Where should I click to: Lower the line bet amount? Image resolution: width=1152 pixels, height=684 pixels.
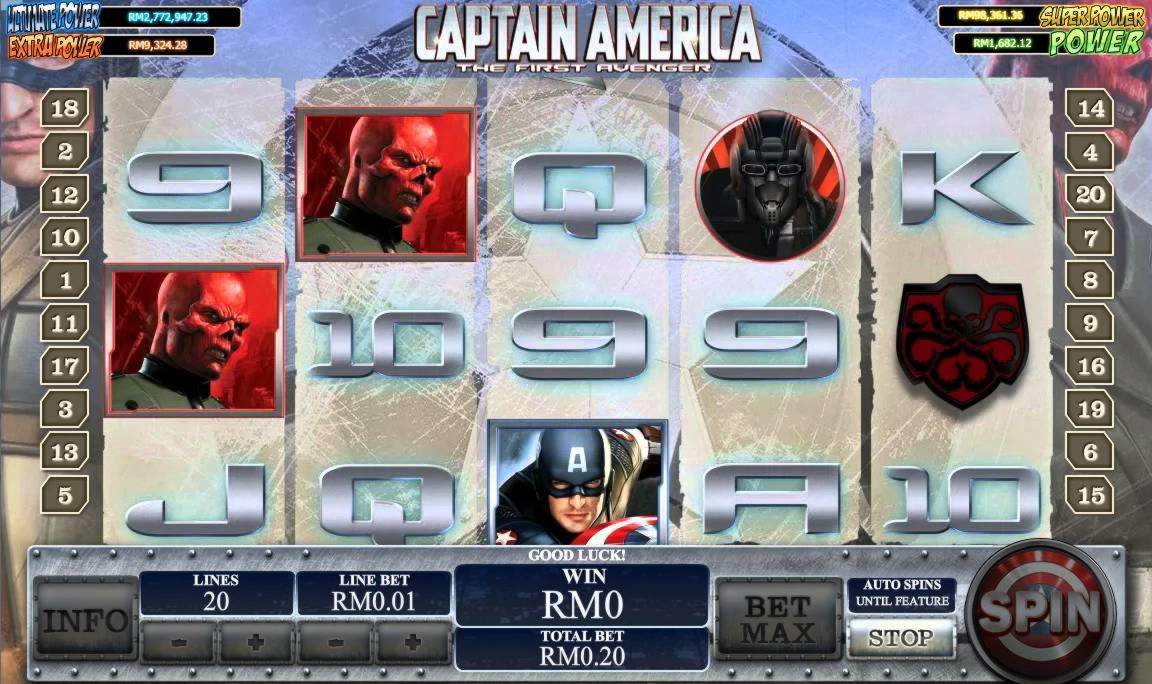point(335,641)
